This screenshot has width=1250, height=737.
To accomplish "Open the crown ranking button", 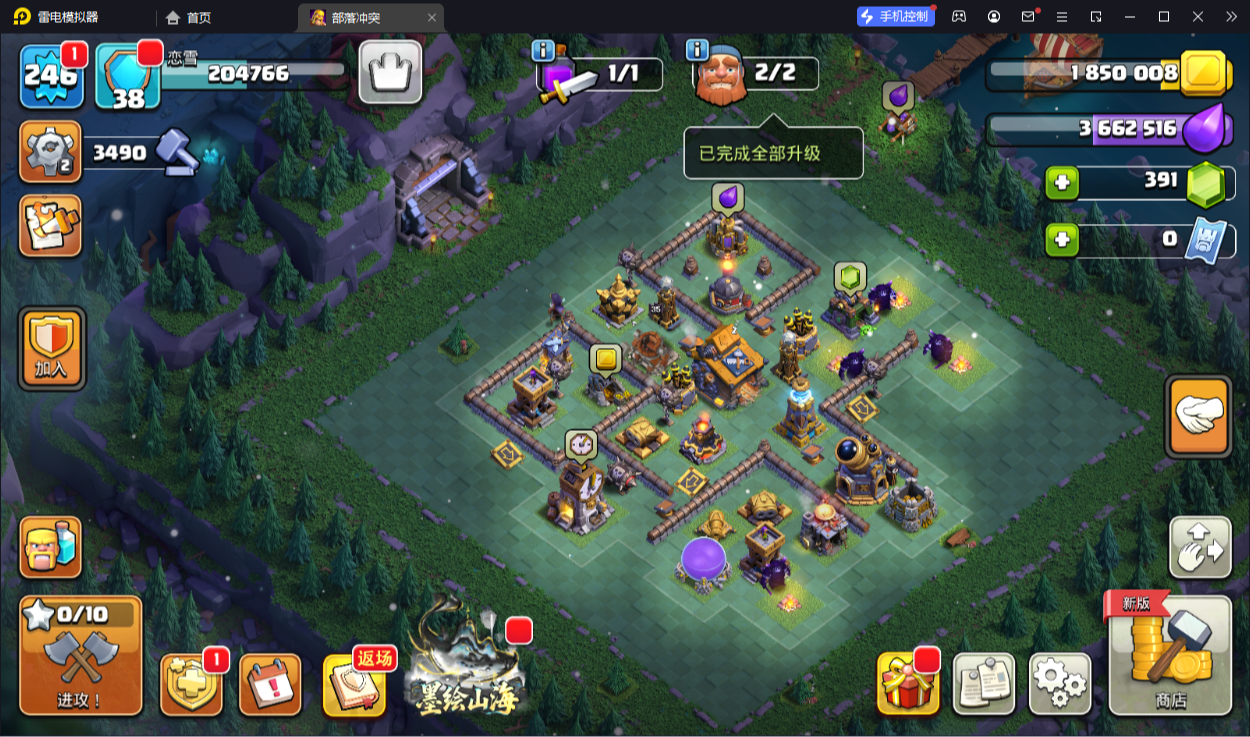I will (x=390, y=72).
